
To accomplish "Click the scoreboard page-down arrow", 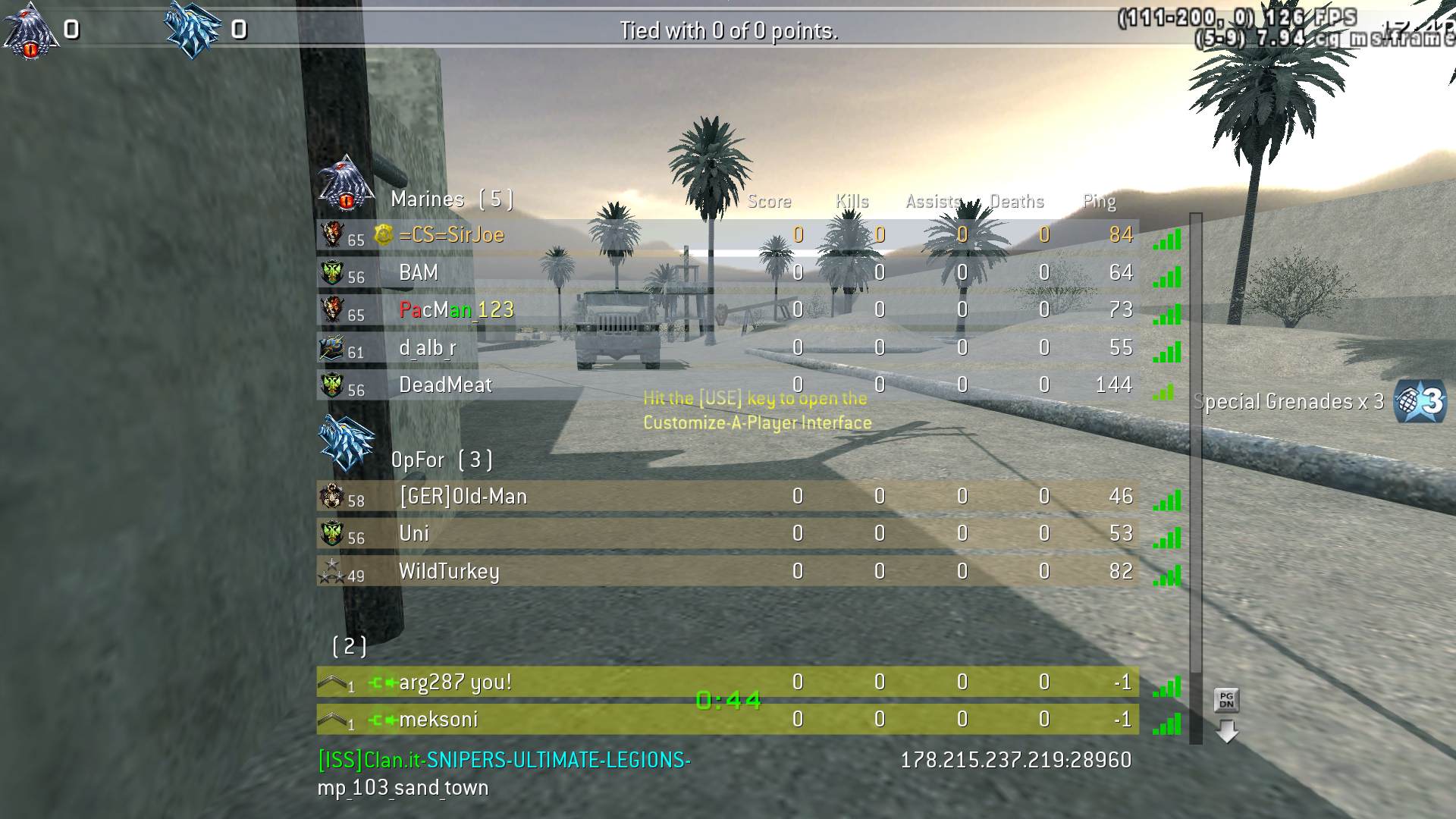I will point(1226,732).
